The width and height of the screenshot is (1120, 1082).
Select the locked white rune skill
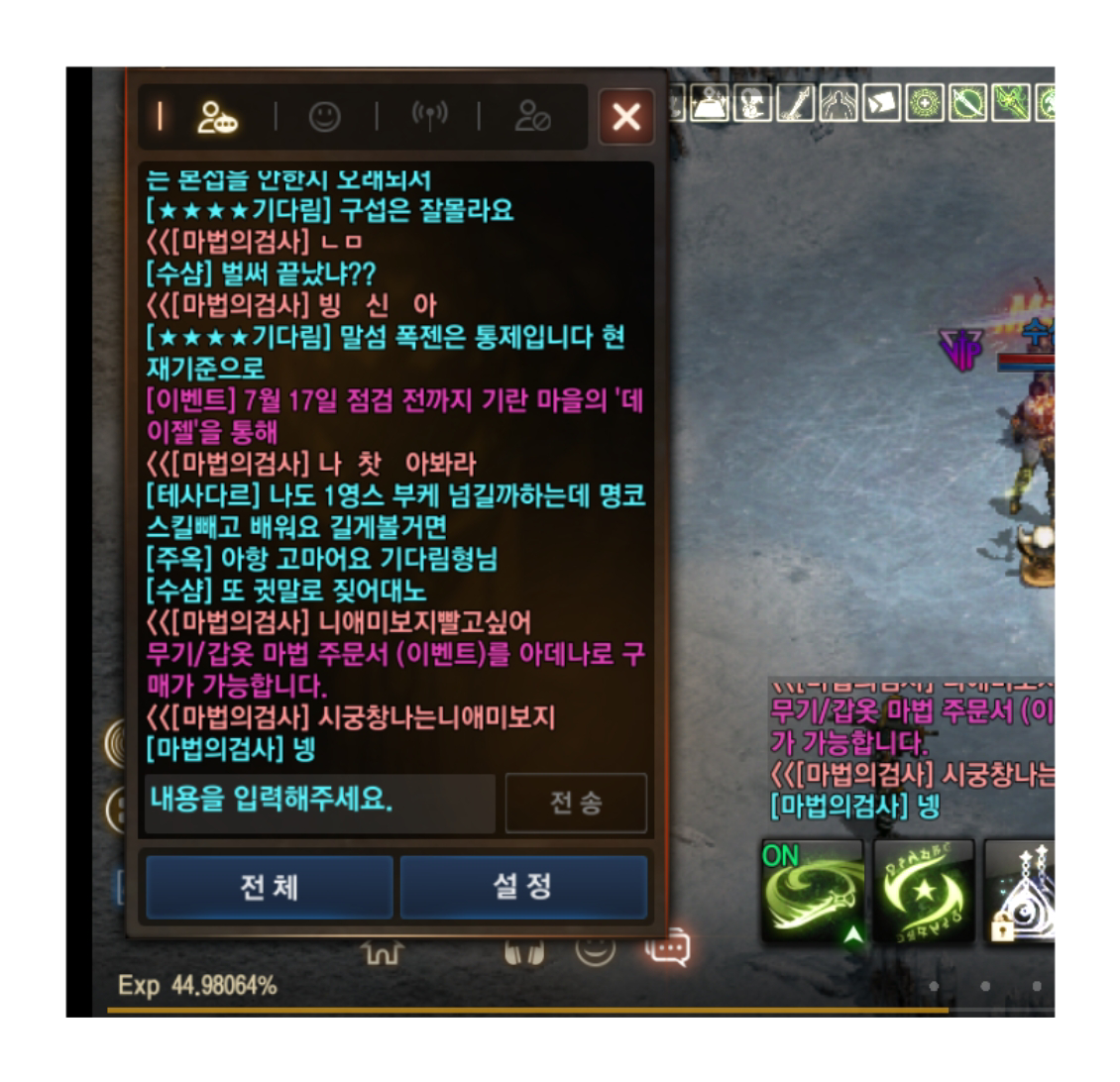(1021, 891)
